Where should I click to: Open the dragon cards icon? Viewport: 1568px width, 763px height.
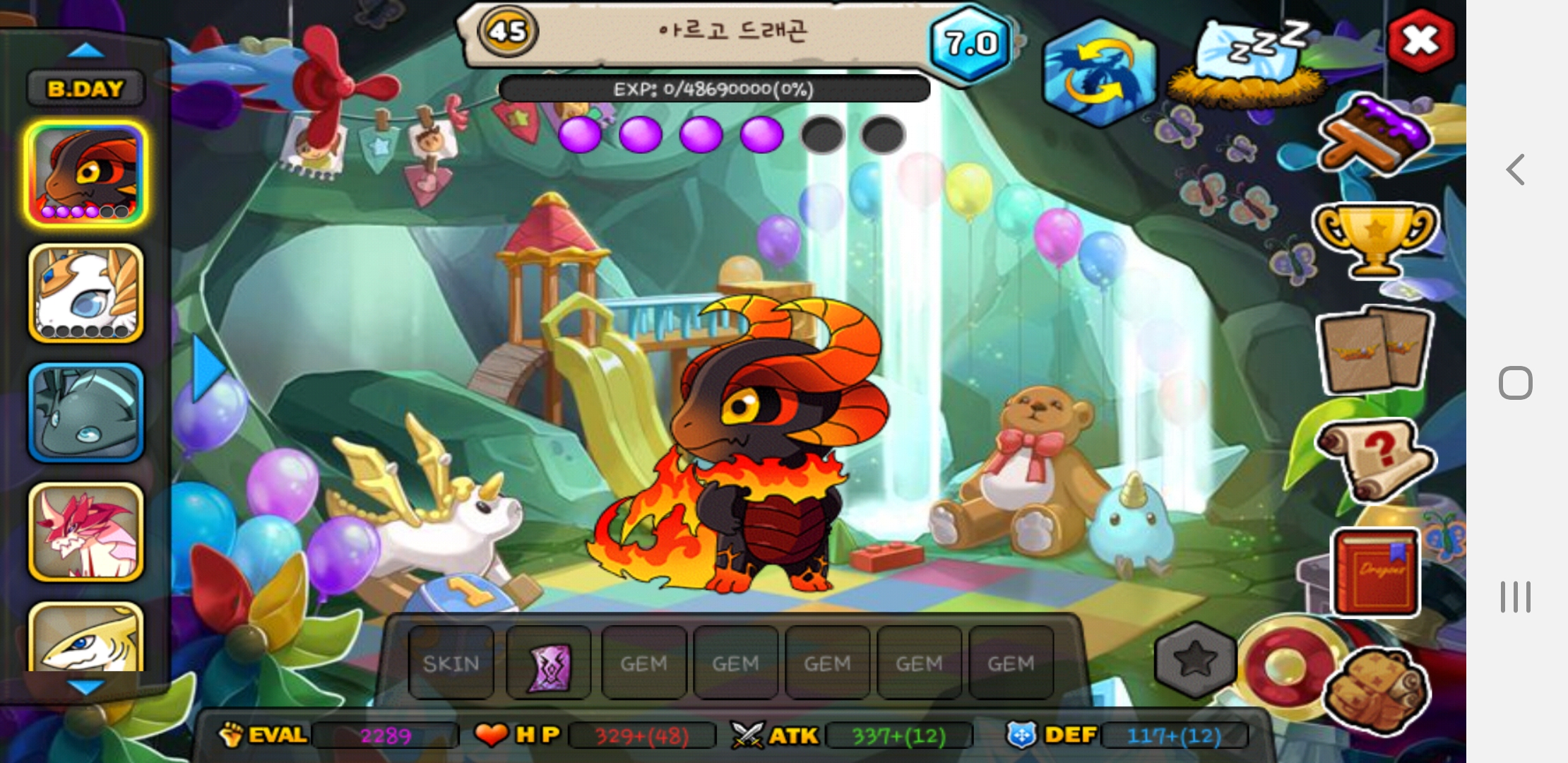1374,350
